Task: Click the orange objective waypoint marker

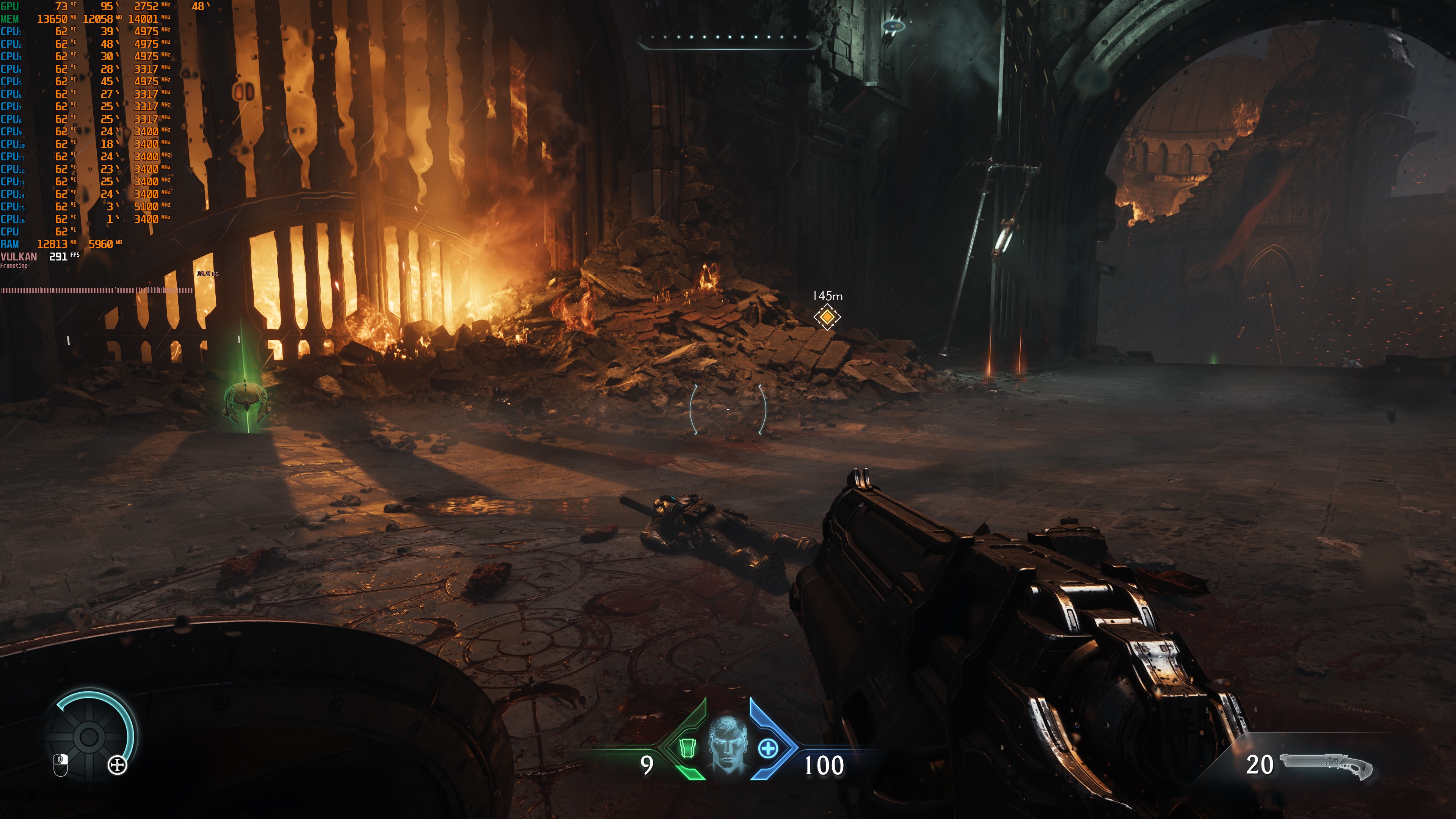Action: [827, 317]
